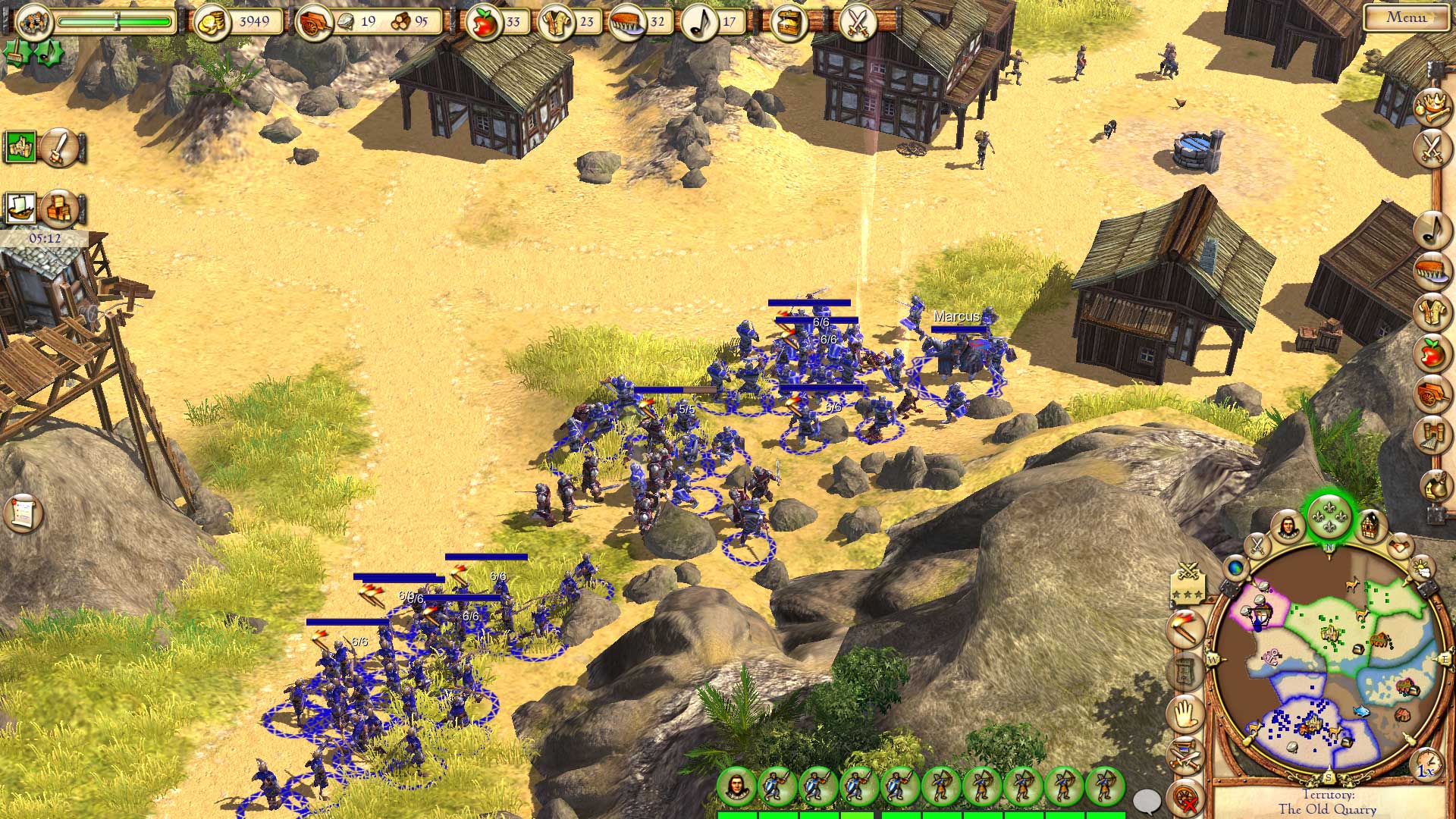Activate the torch attack command
The width and height of the screenshot is (1456, 819).
[1185, 629]
